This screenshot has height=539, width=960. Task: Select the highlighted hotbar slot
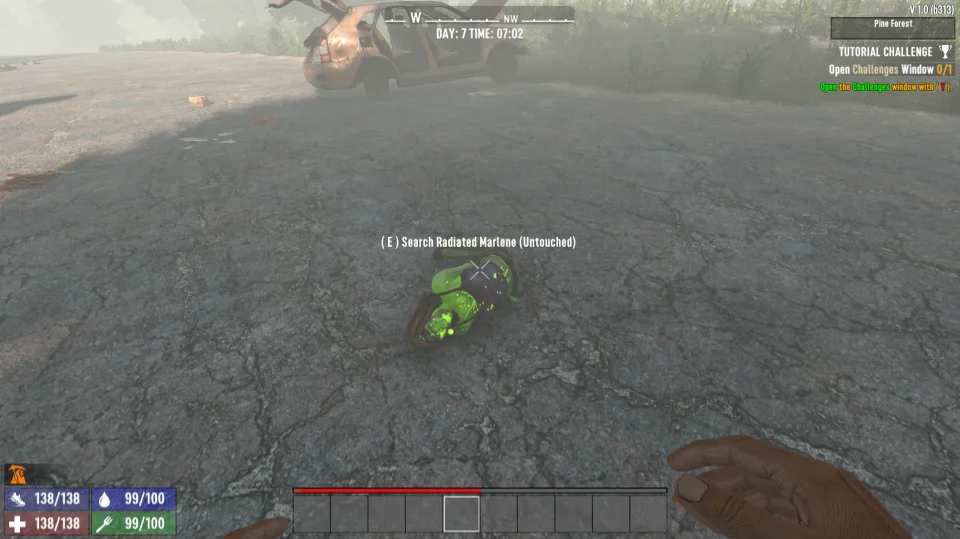tap(462, 514)
